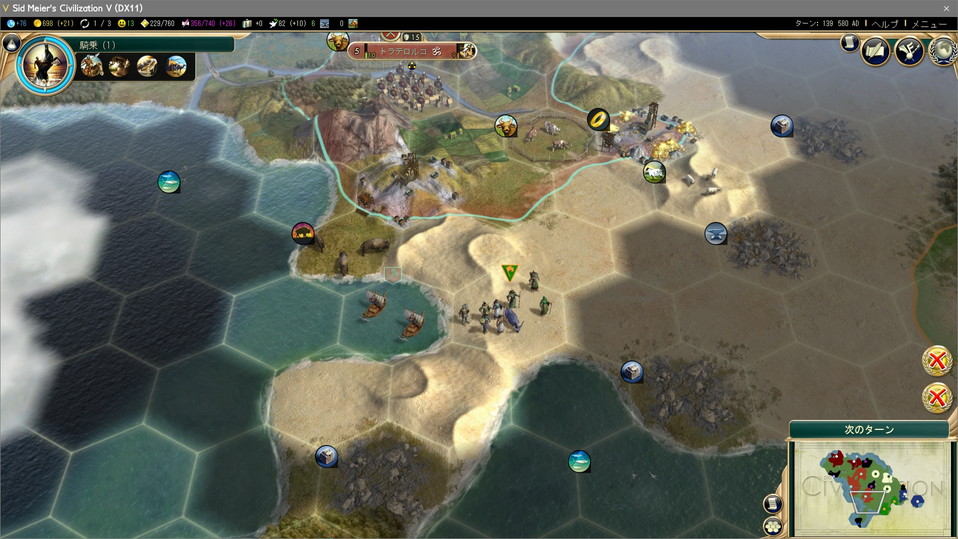
Task: Close the Civilization V game window
Action: click(x=945, y=7)
